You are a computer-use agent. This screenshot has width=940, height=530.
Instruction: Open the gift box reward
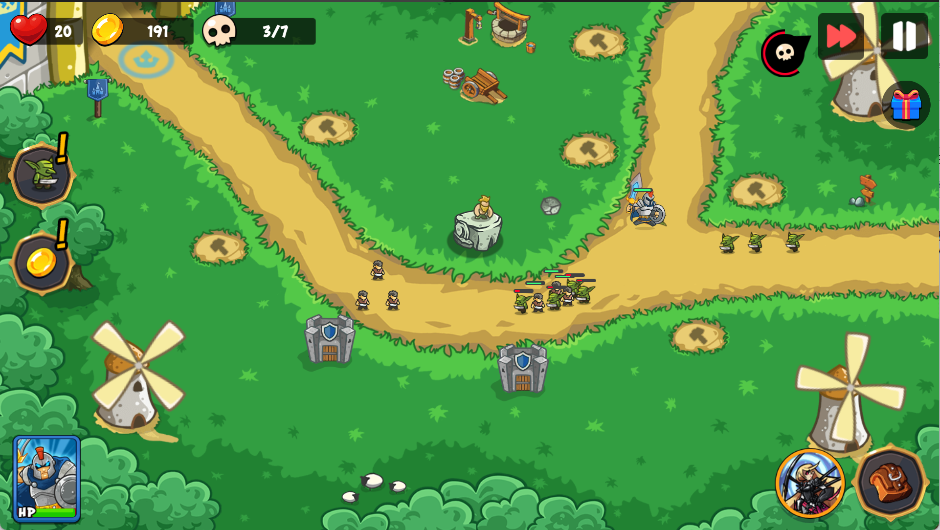pyautogui.click(x=905, y=104)
